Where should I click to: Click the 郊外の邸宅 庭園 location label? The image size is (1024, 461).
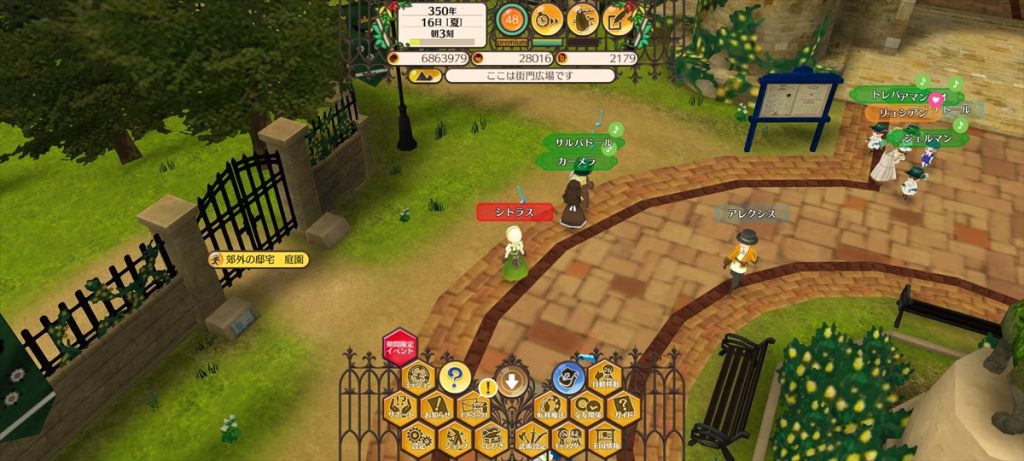pos(258,259)
